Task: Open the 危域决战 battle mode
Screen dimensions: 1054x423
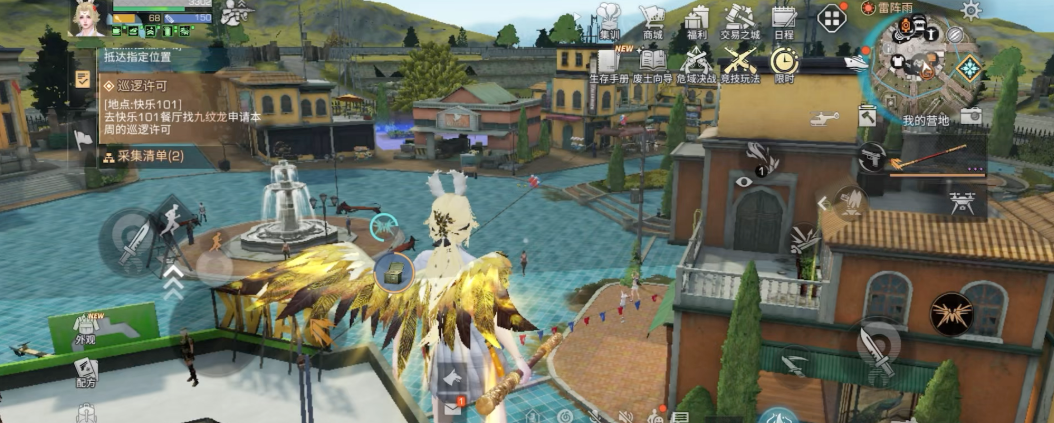Action: click(x=697, y=62)
